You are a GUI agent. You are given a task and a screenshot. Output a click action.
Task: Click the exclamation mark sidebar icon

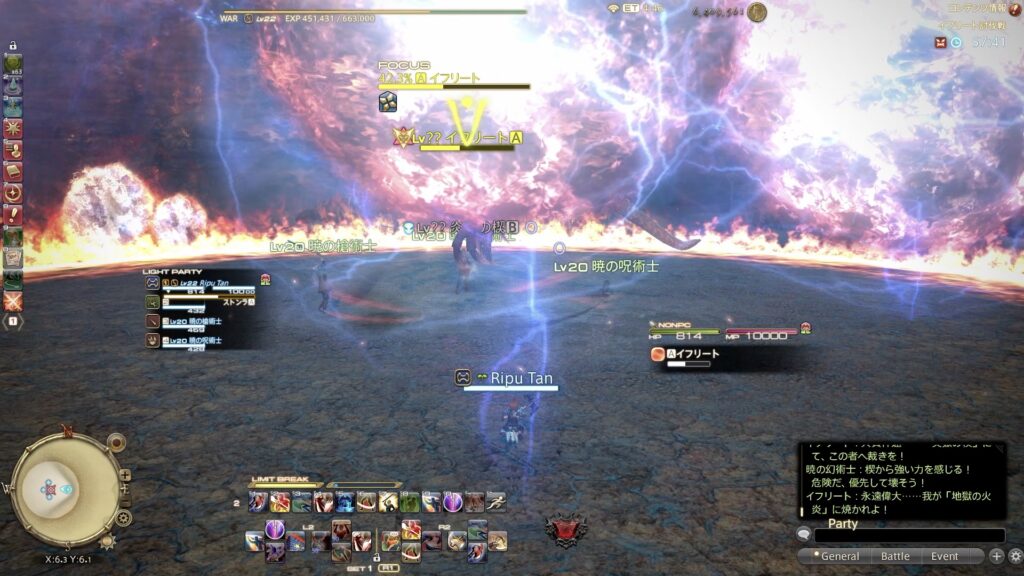point(13,215)
